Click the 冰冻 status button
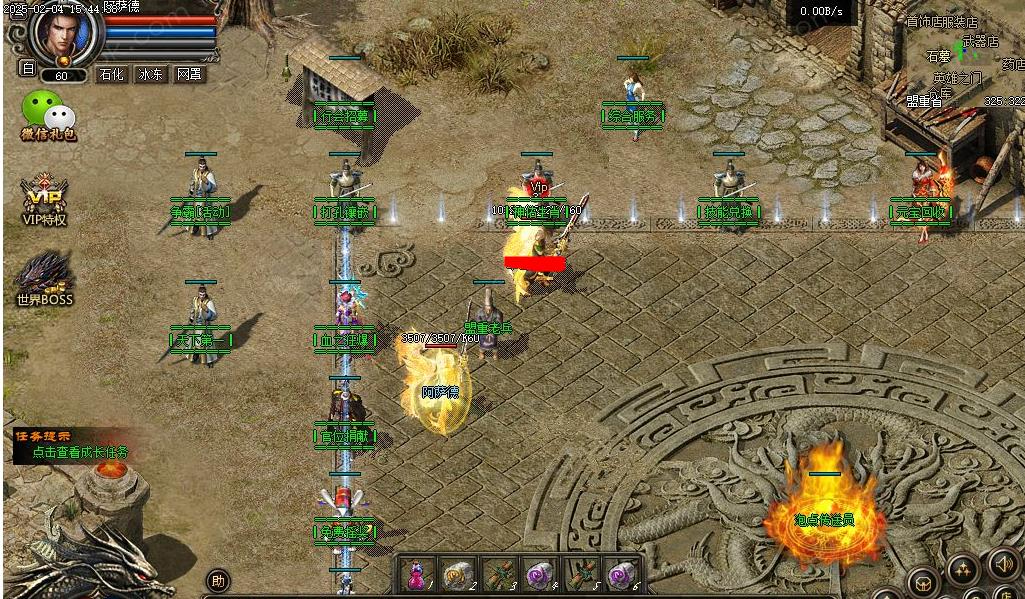Screen dimensions: 1025x599 click(151, 74)
